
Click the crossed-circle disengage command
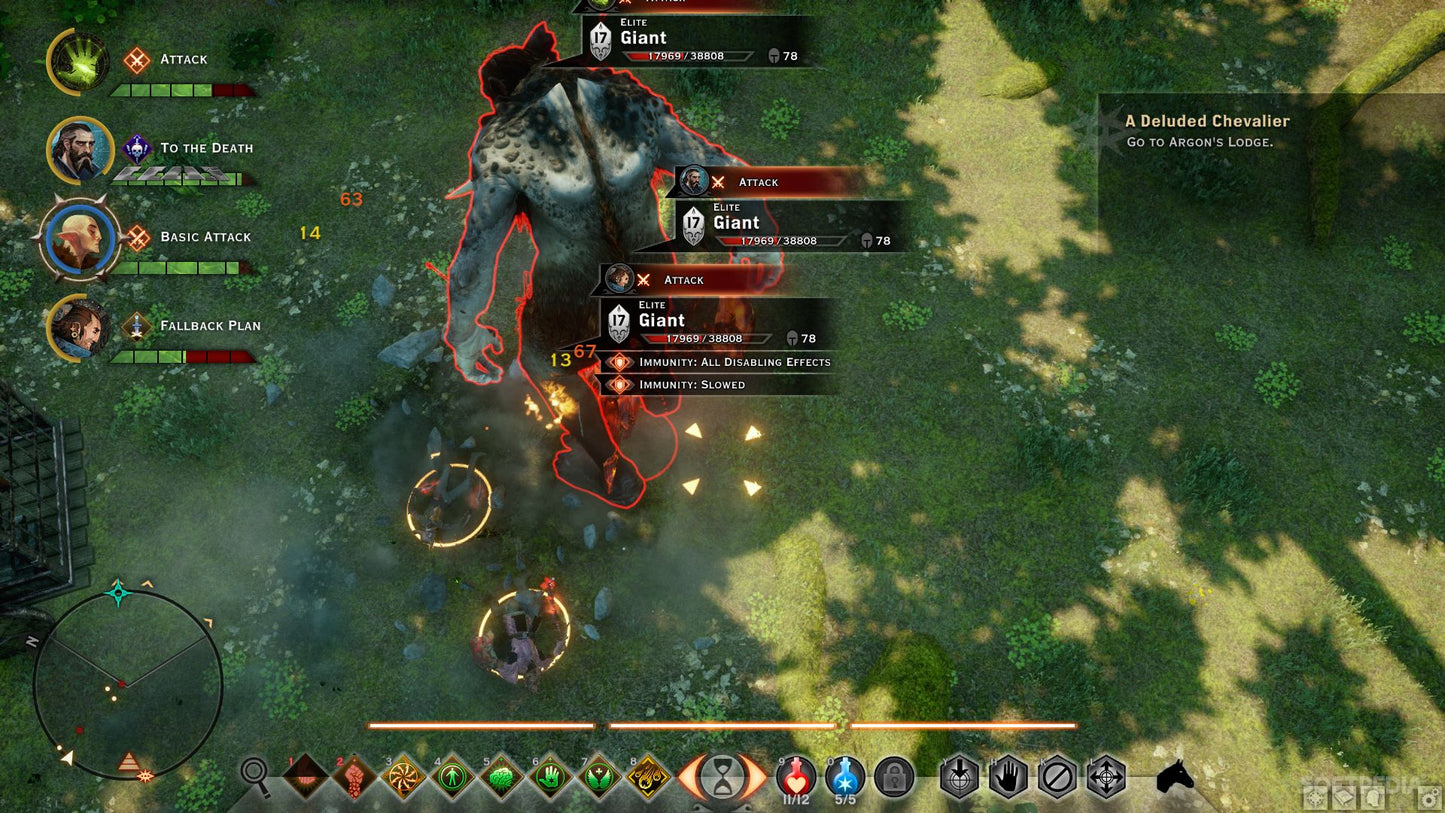[x=1057, y=777]
